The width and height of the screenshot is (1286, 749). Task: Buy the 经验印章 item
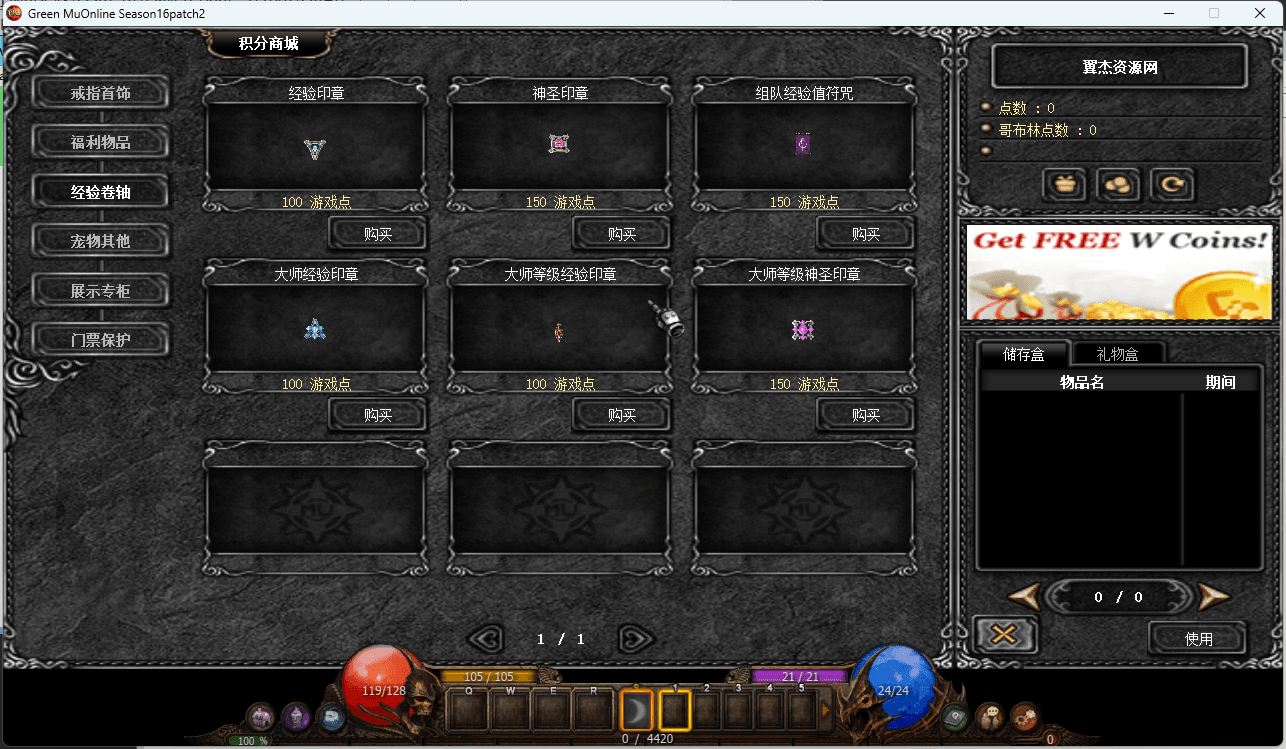click(x=378, y=234)
